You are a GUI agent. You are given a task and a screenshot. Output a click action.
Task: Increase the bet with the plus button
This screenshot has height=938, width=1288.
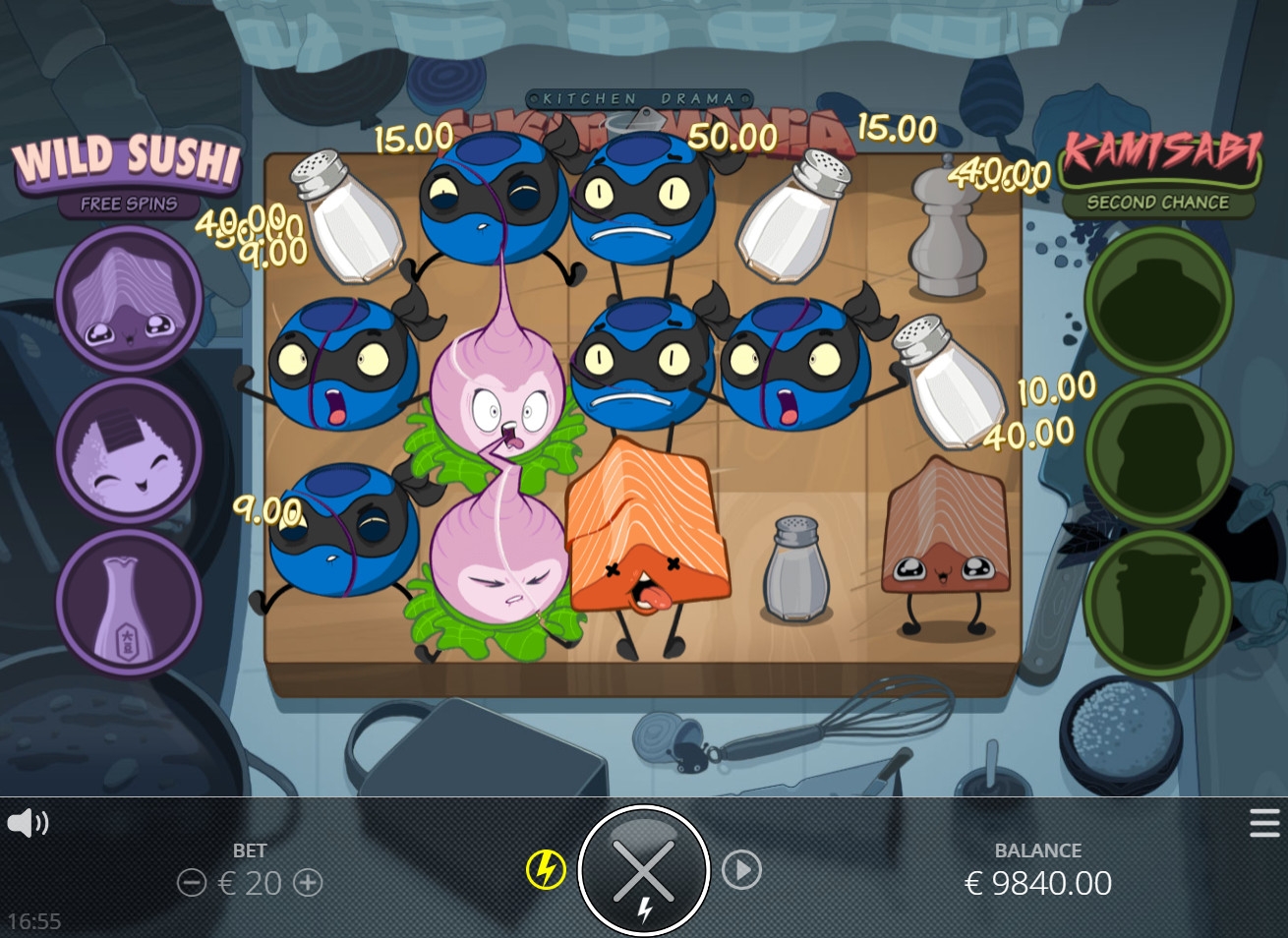click(309, 883)
